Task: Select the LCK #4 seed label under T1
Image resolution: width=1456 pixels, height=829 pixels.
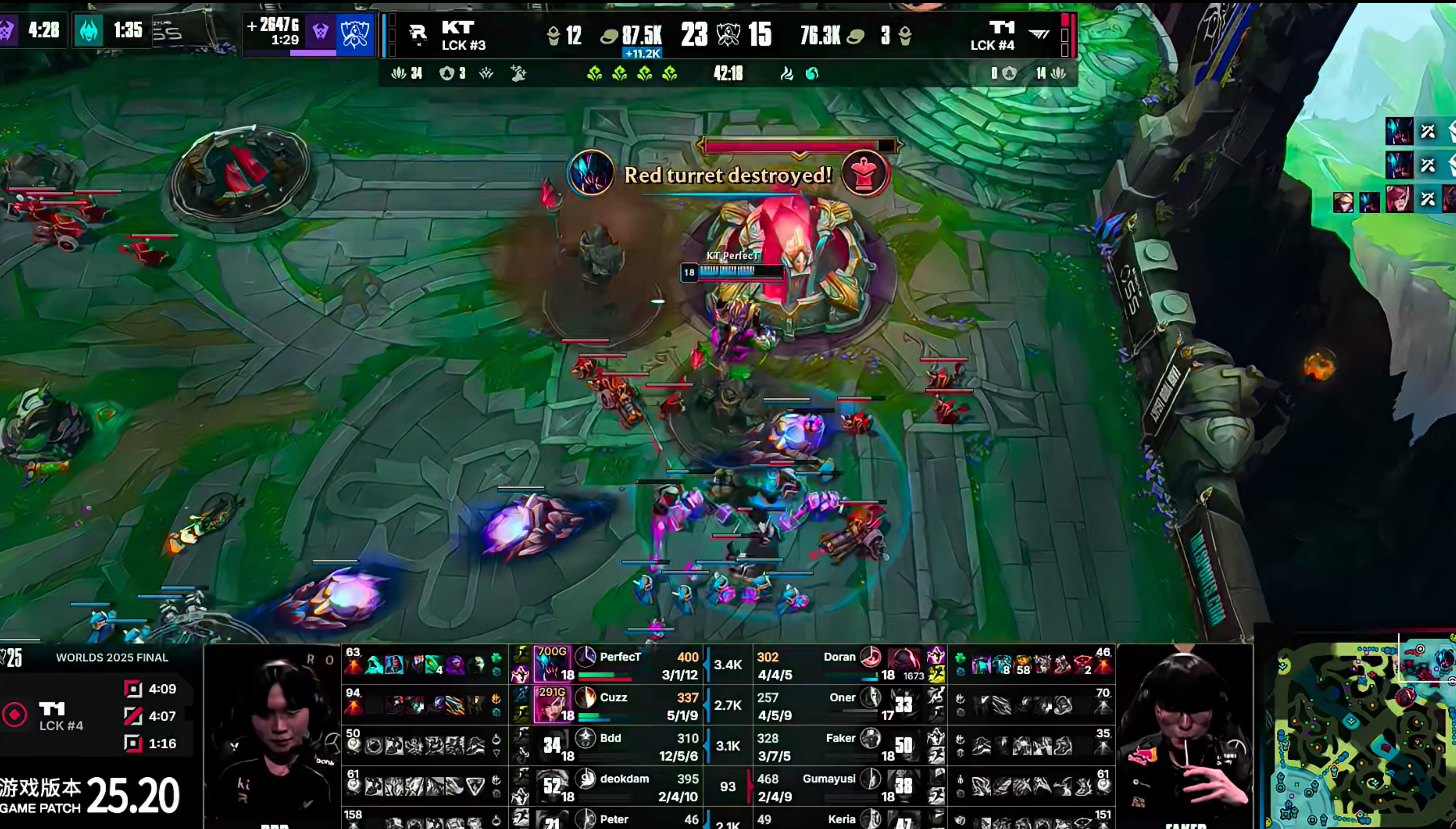Action: (992, 45)
